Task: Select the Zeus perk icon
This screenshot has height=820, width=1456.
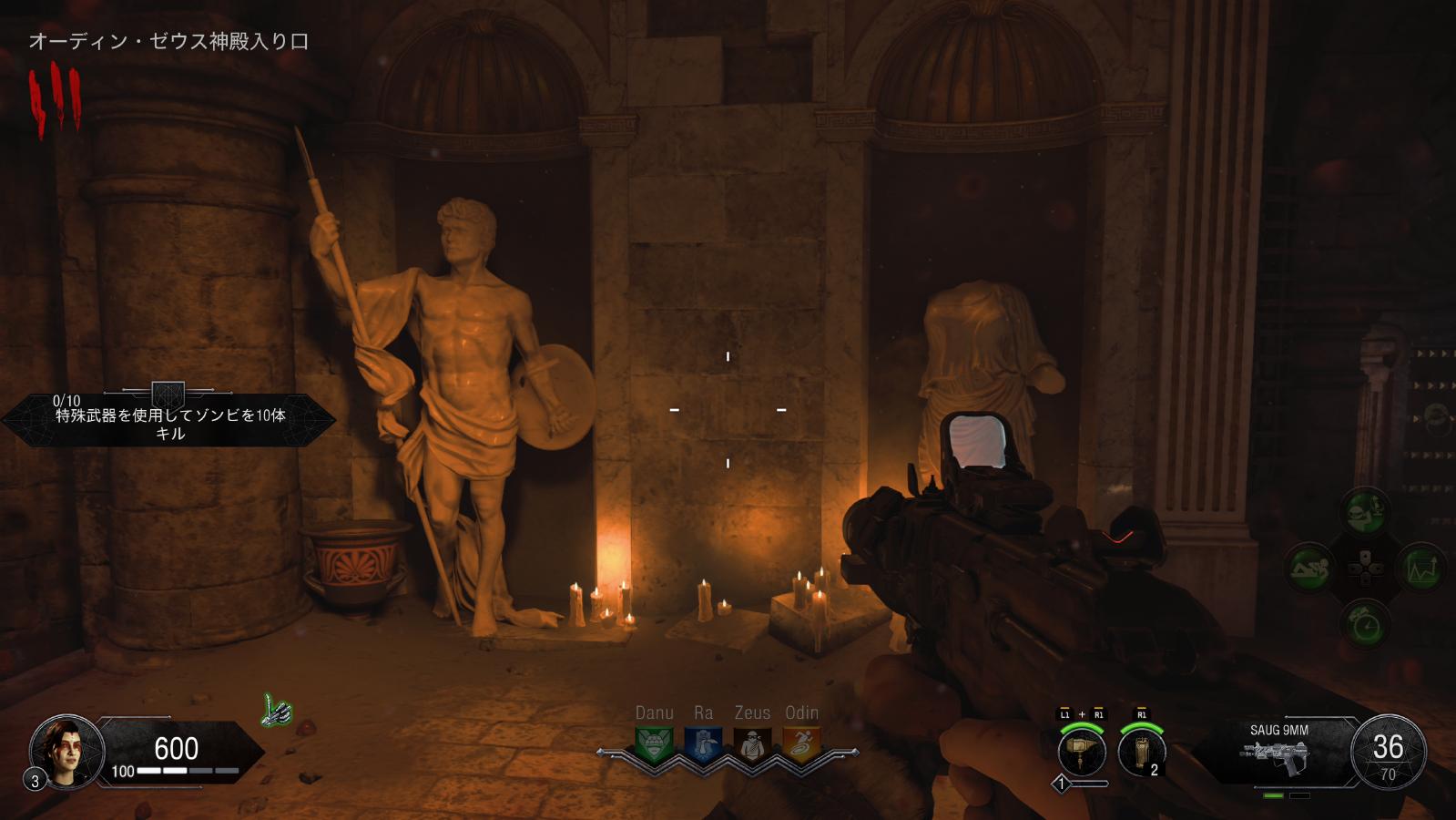Action: 752,744
